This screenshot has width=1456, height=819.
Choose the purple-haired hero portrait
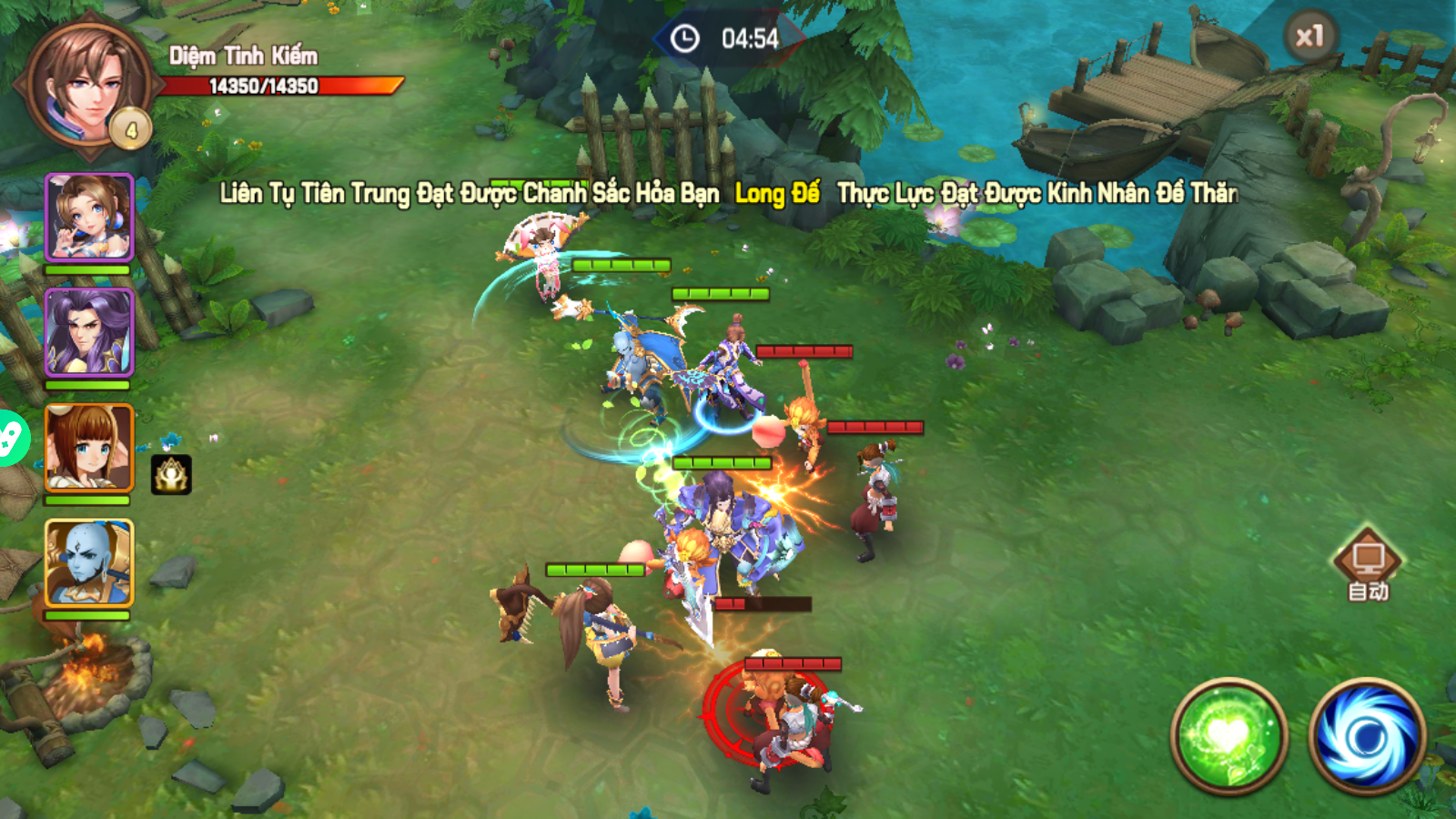89,332
